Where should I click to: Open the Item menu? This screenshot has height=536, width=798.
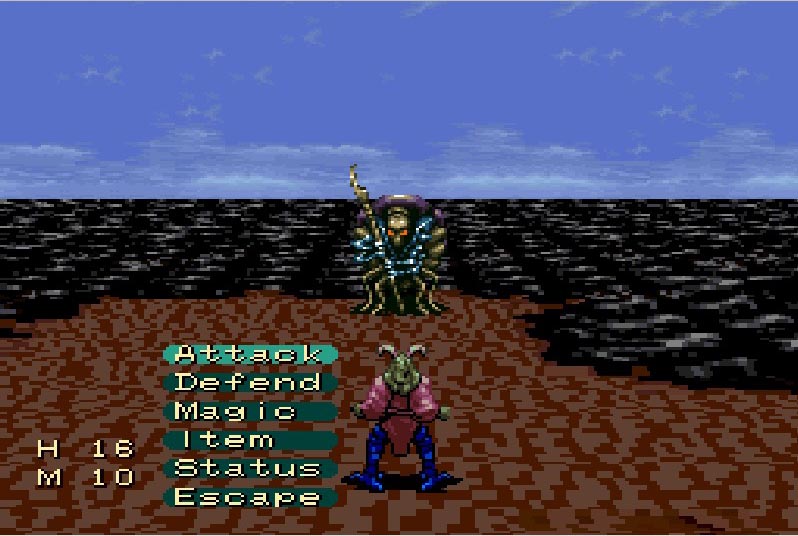pos(249,440)
